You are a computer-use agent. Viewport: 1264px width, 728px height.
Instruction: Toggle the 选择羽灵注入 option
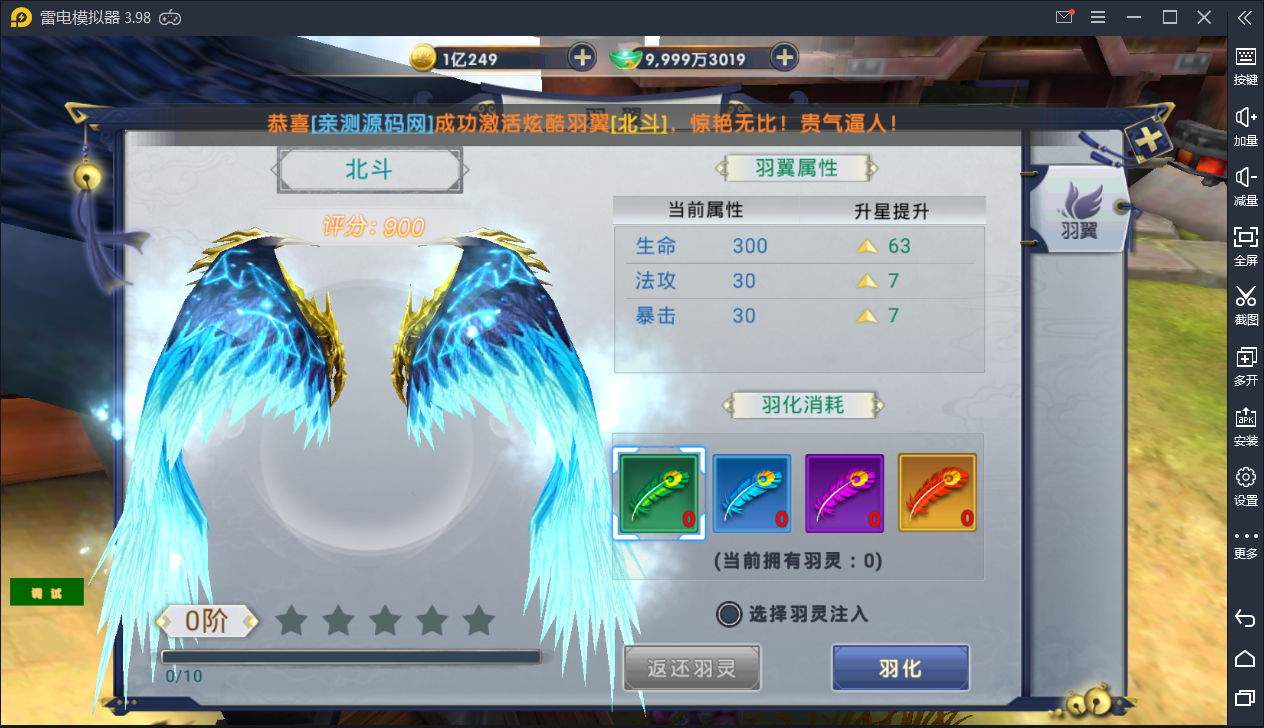point(730,614)
